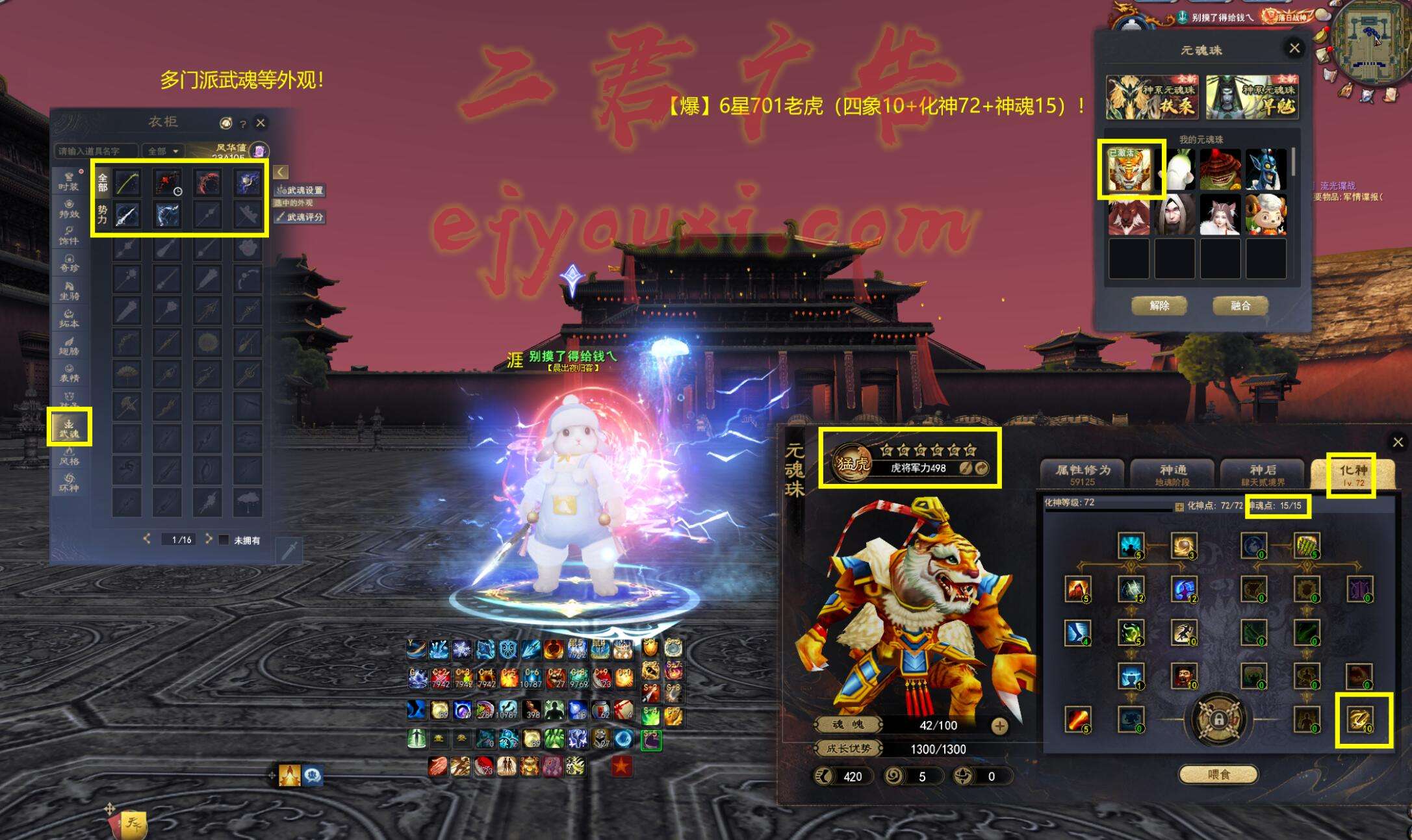Viewport: 1412px width, 840px height.
Task: Click the 解除 button
Action: [1159, 305]
